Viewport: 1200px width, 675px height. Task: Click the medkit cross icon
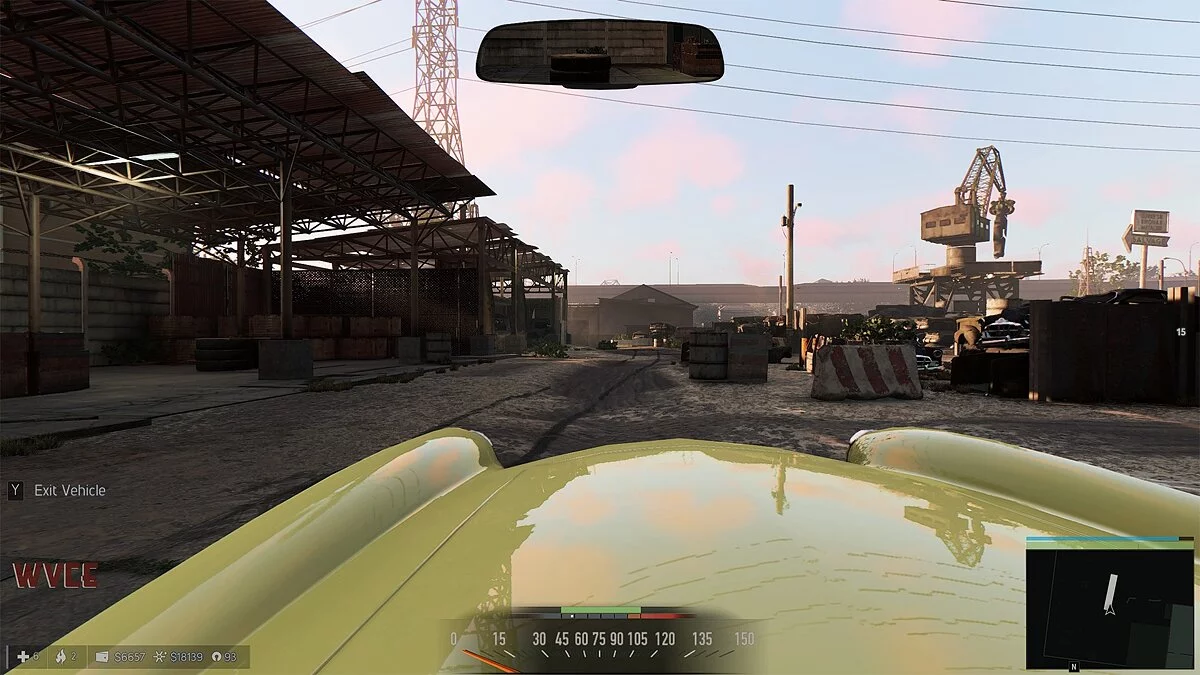(23, 656)
